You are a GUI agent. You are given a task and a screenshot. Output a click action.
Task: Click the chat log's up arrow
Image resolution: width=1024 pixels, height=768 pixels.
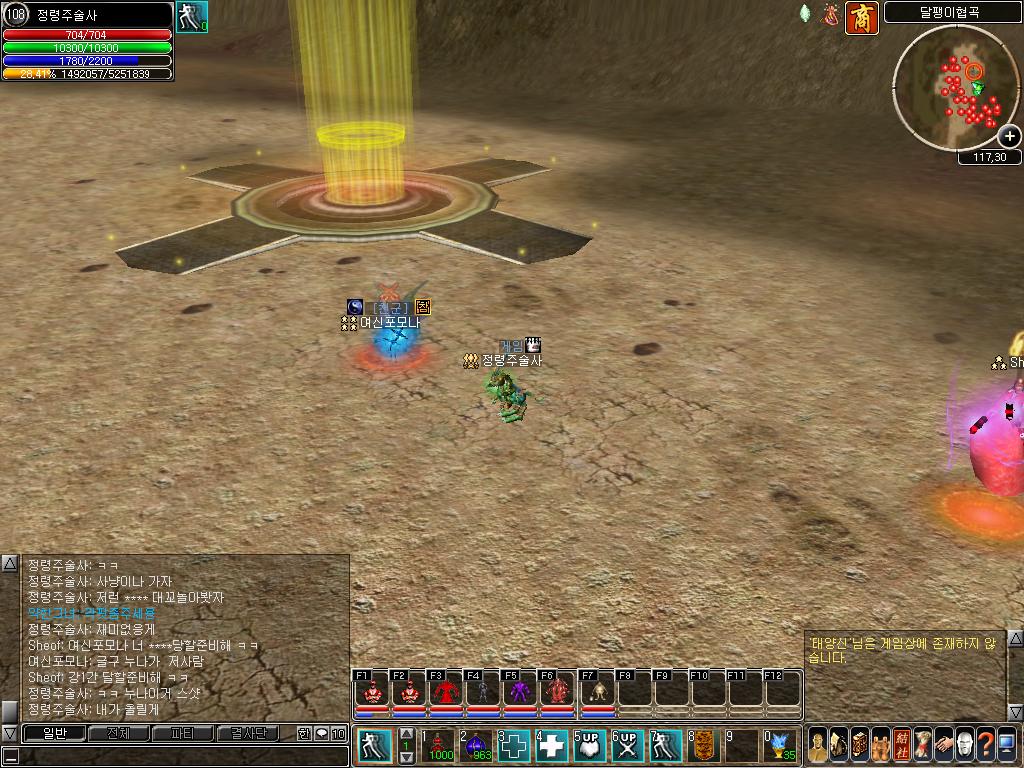(x=9, y=564)
